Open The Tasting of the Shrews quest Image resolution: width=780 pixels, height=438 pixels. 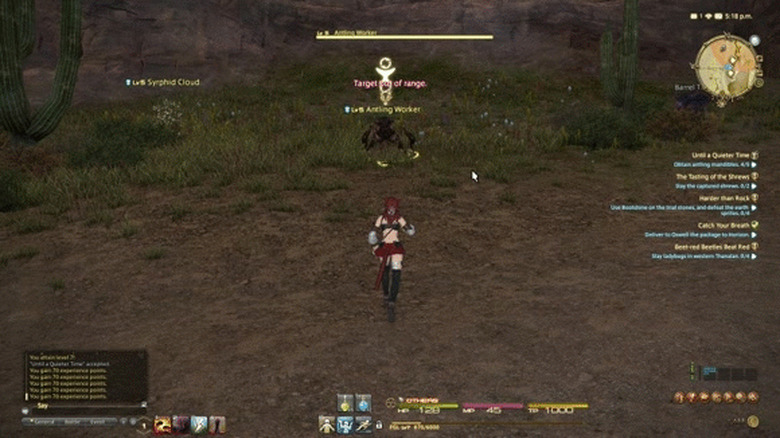point(710,176)
